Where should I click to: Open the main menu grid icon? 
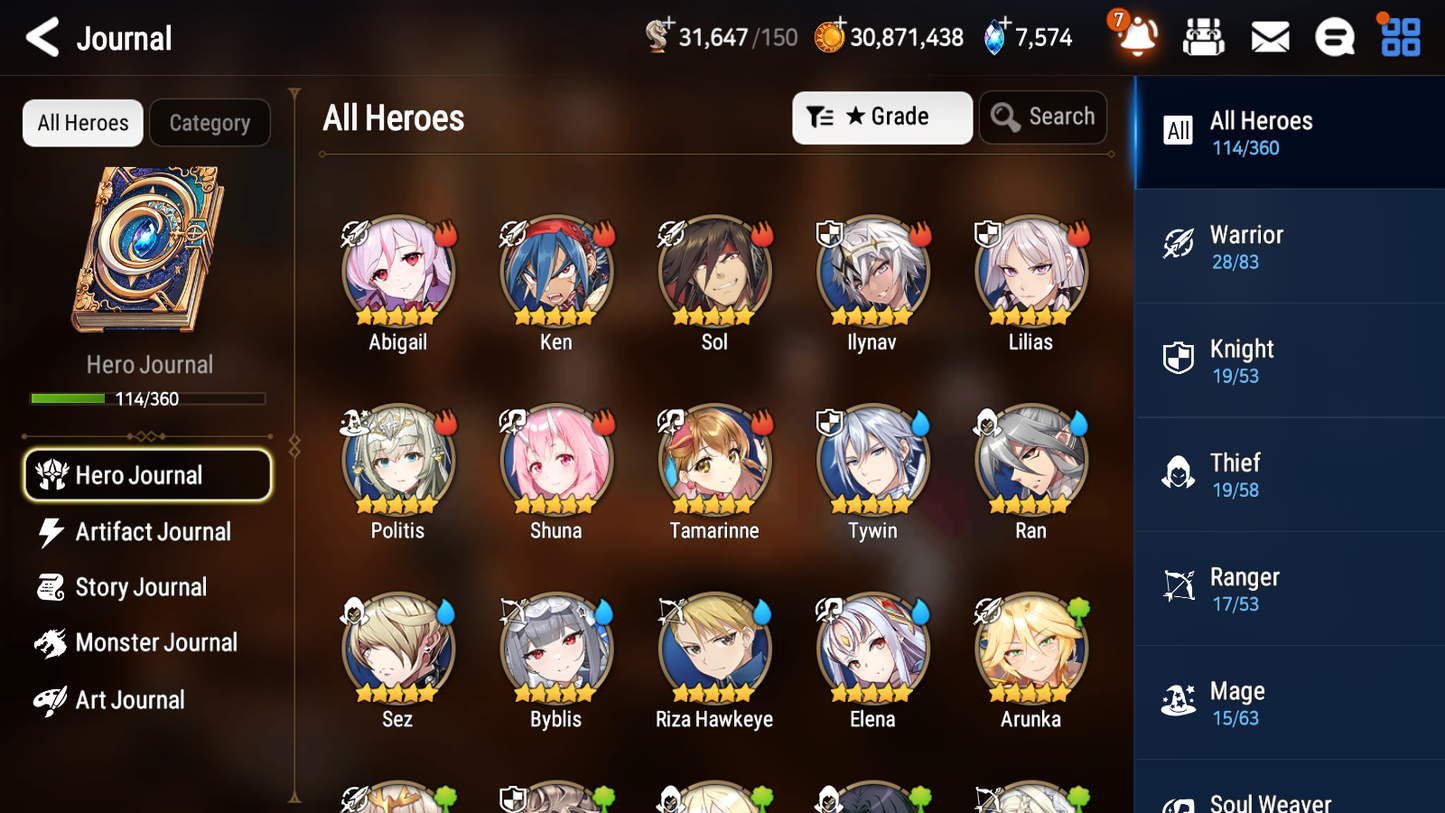[x=1398, y=36]
